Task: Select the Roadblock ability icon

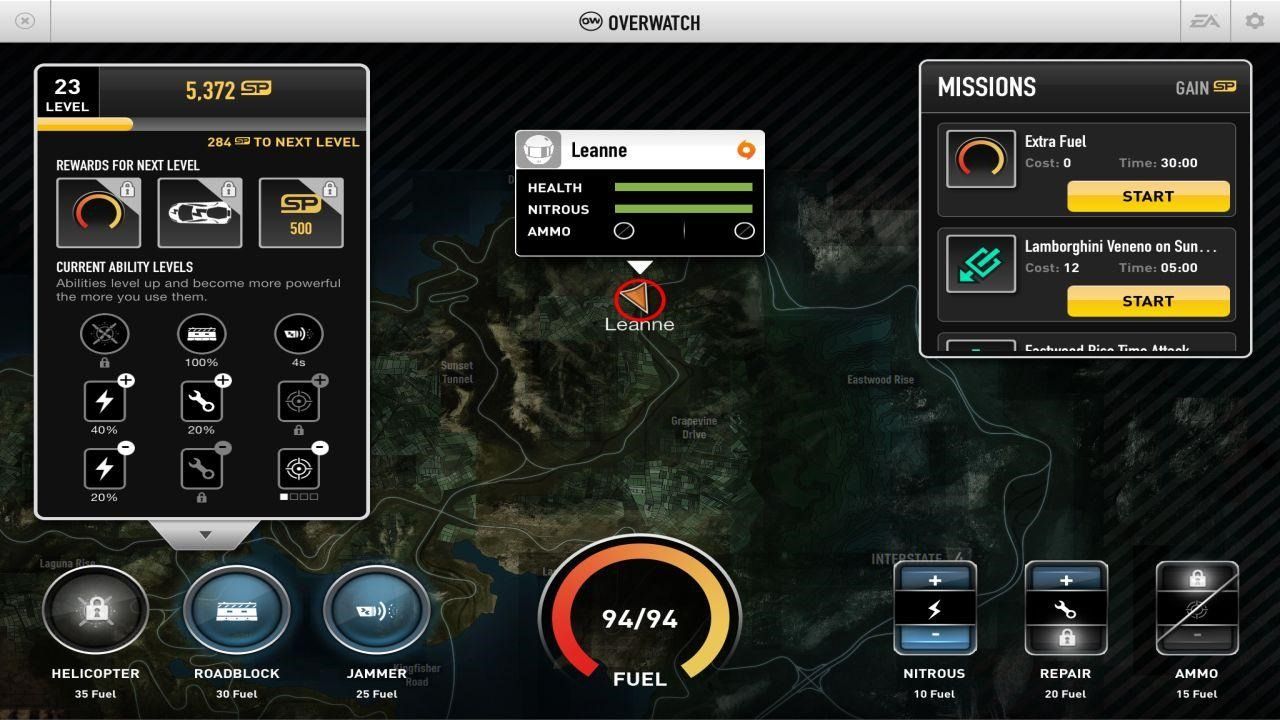Action: point(236,608)
